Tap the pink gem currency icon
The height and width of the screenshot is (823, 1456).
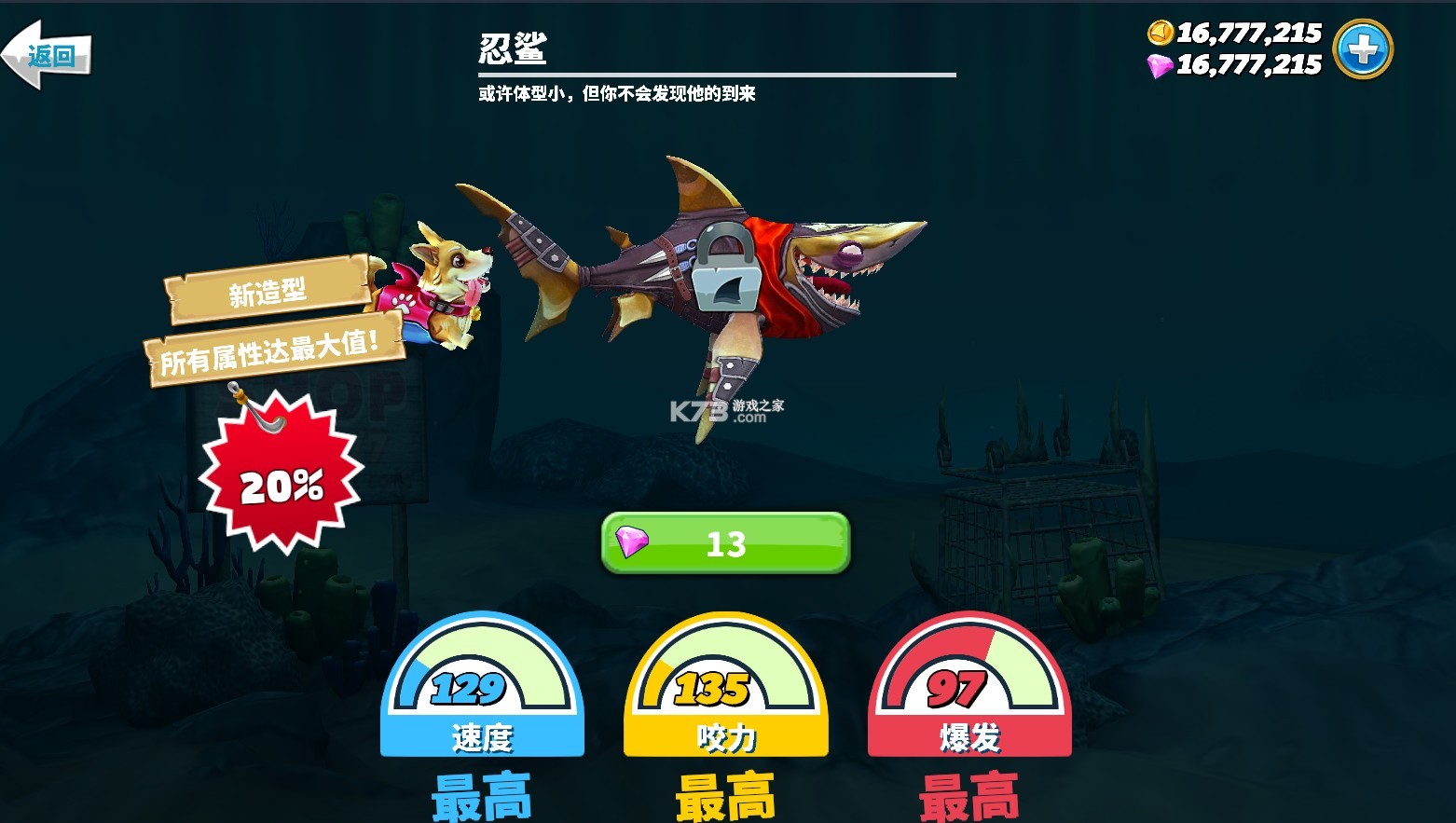tap(1159, 63)
